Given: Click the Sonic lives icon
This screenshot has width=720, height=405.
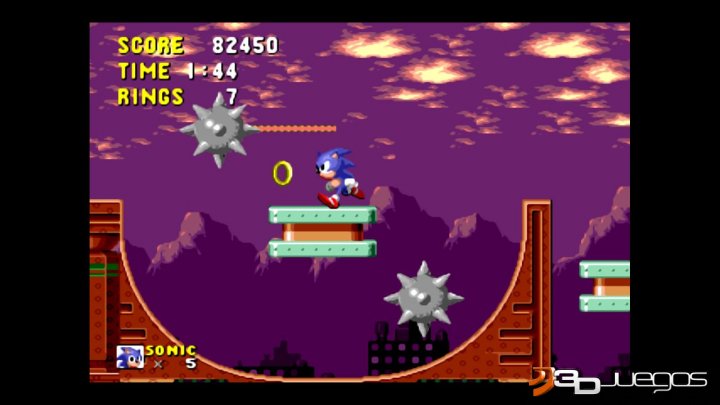Looking at the screenshot, I should click(130, 357).
